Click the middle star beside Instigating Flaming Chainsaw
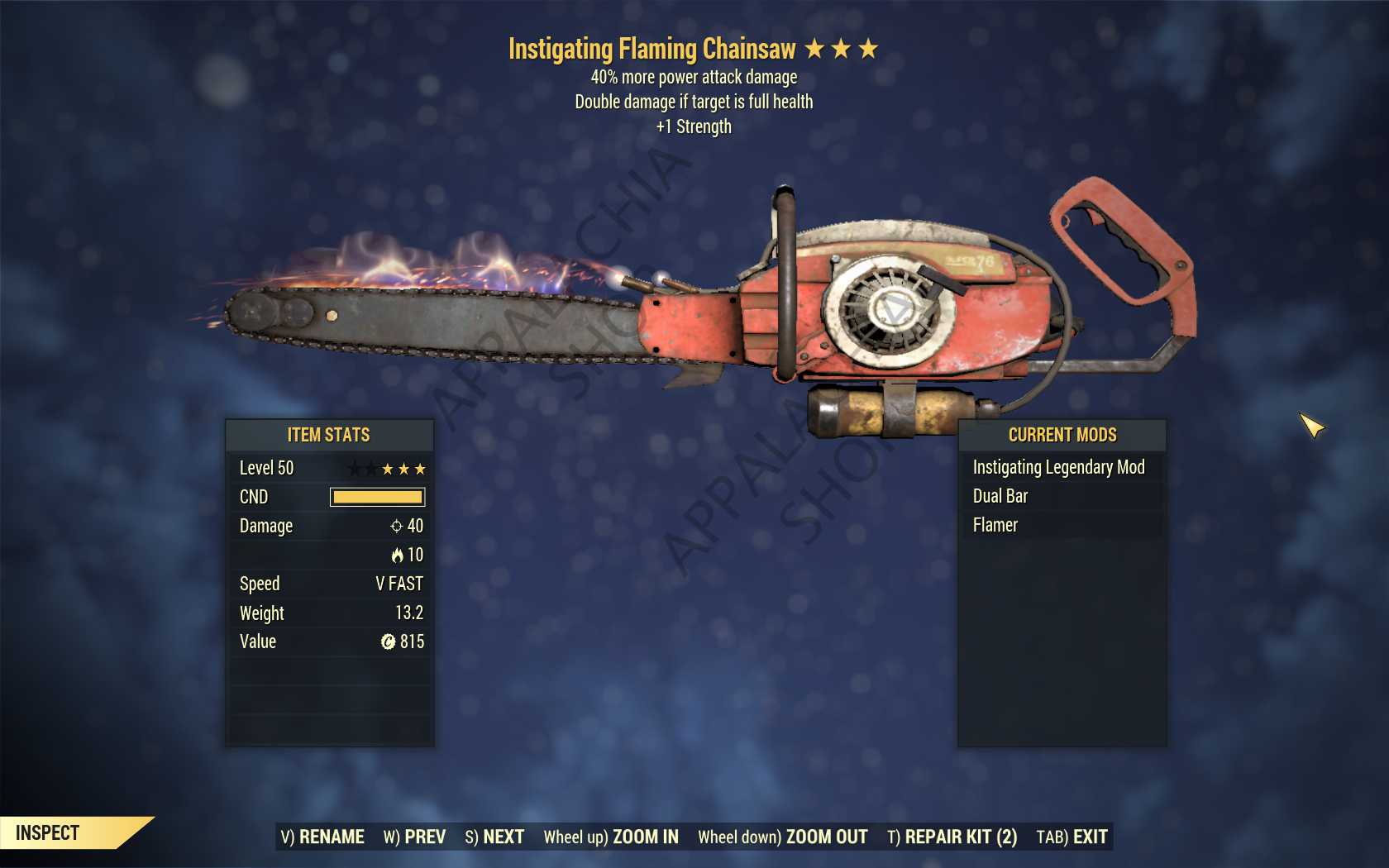 click(x=844, y=49)
